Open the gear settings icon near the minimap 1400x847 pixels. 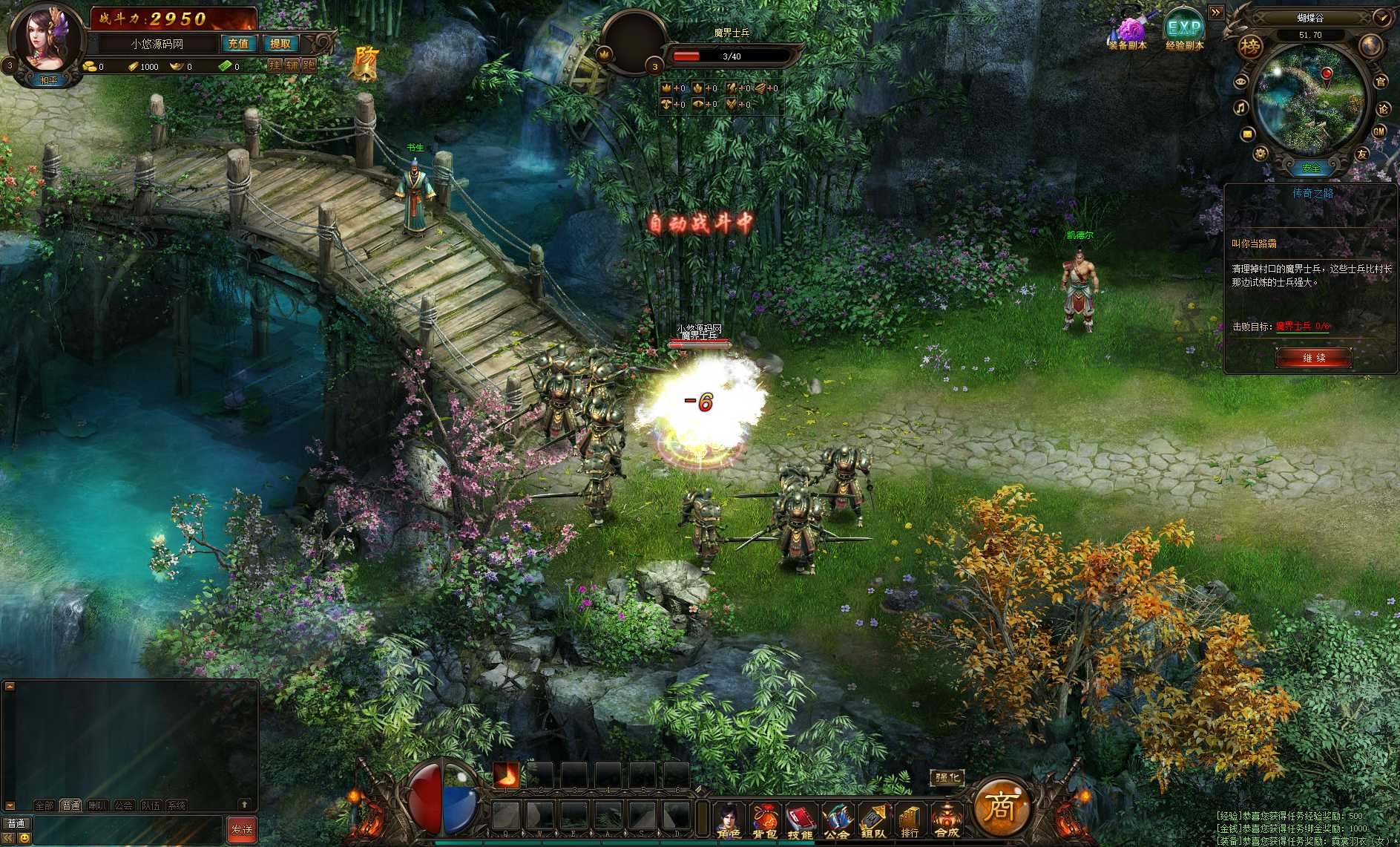(x=1260, y=154)
